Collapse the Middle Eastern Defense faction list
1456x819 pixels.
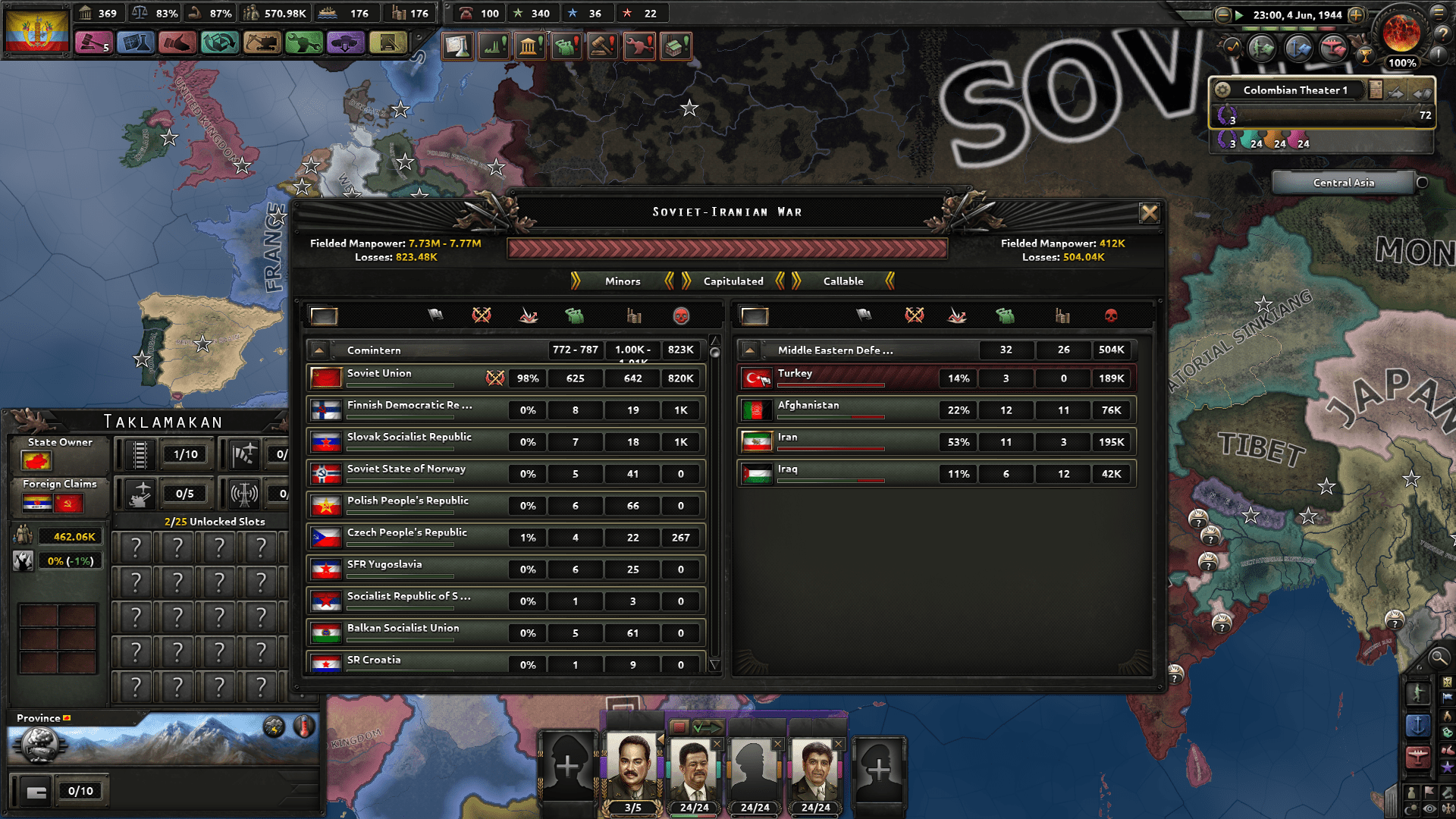[749, 350]
